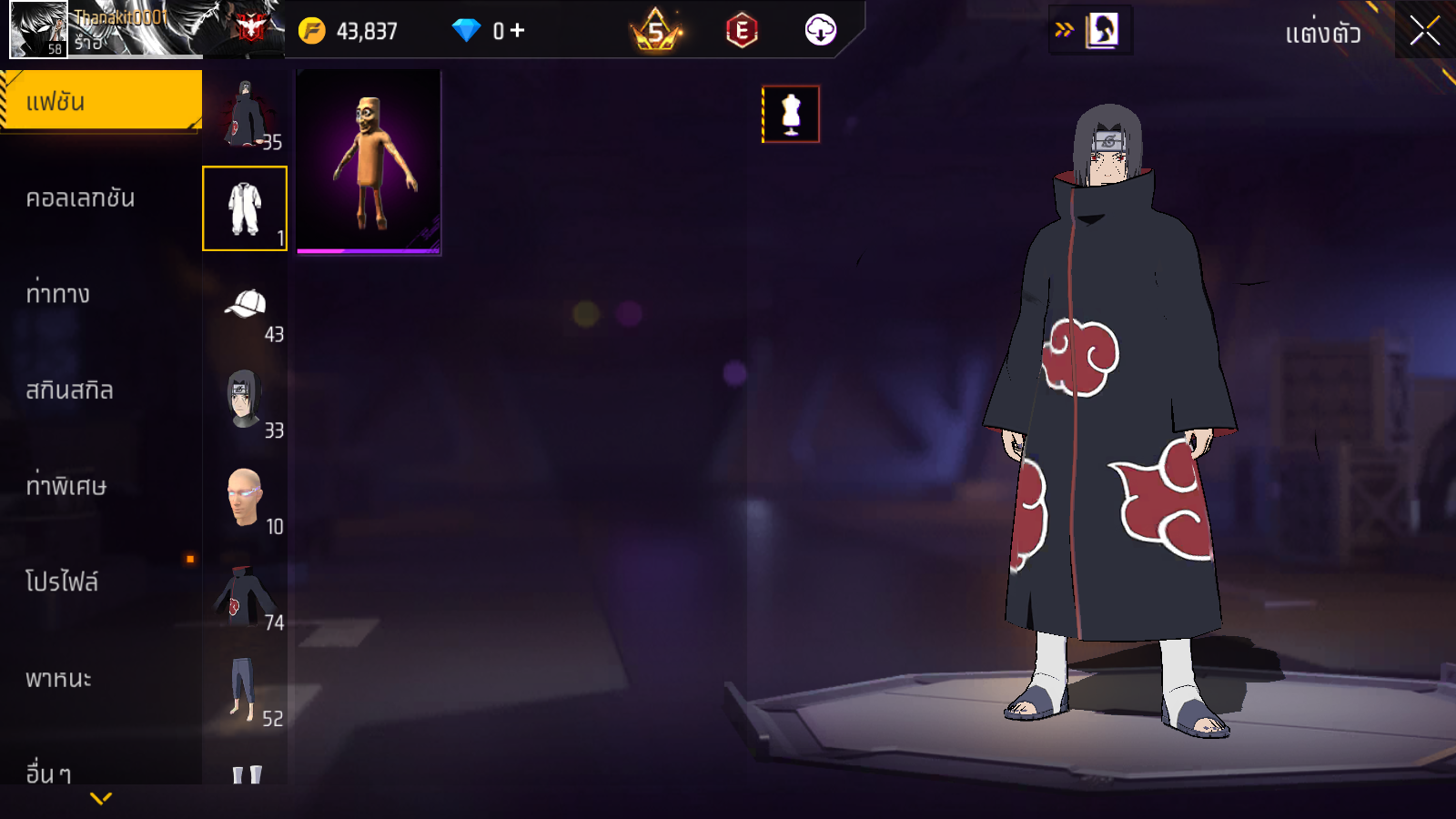The width and height of the screenshot is (1456, 819).
Task: Select the blue pants bottoms category
Action: coord(245,689)
